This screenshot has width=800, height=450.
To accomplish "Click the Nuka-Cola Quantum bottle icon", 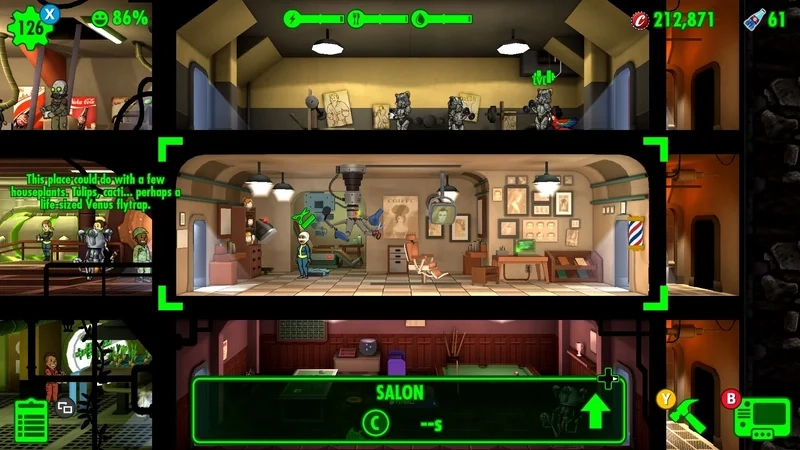I will pyautogui.click(x=754, y=18).
